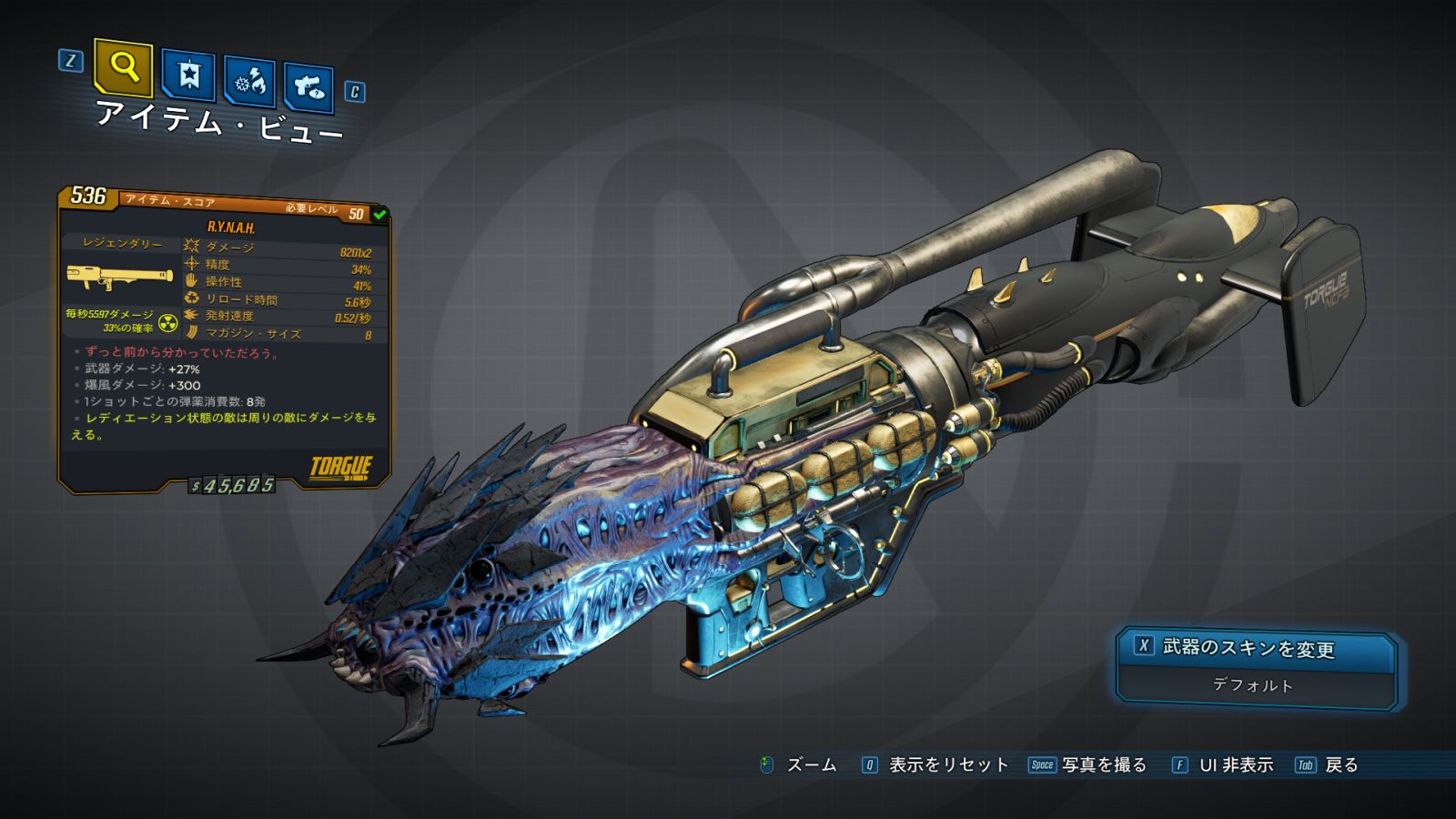Click the ズーム zoom option

[x=799, y=765]
